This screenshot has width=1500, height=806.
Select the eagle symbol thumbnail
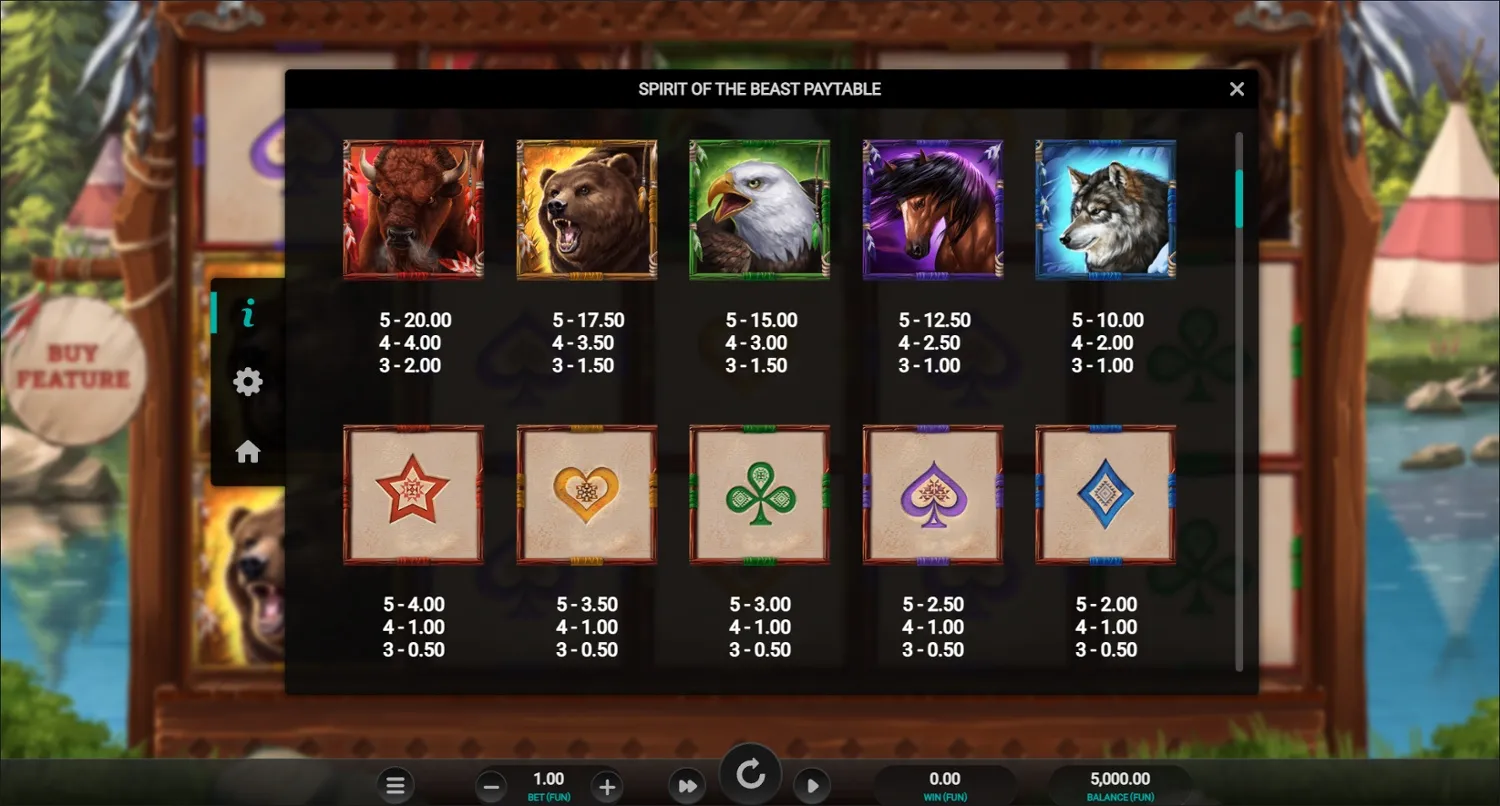click(760, 208)
